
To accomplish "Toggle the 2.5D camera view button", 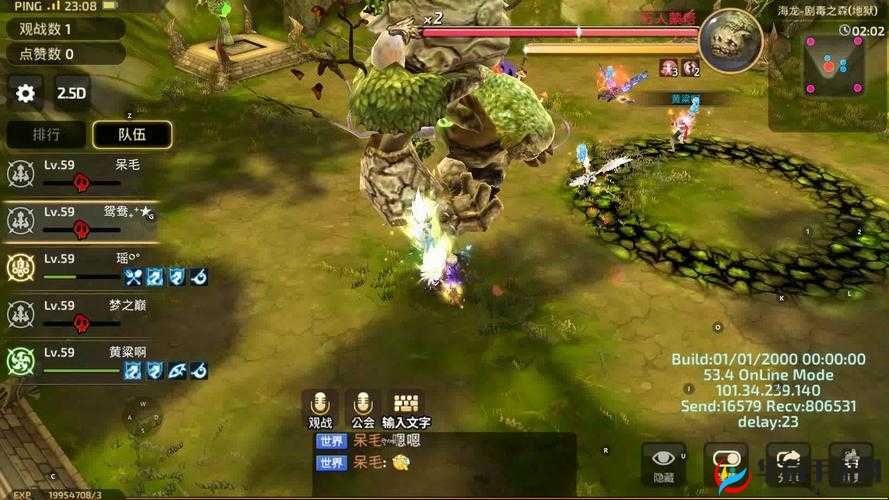I will click(72, 93).
